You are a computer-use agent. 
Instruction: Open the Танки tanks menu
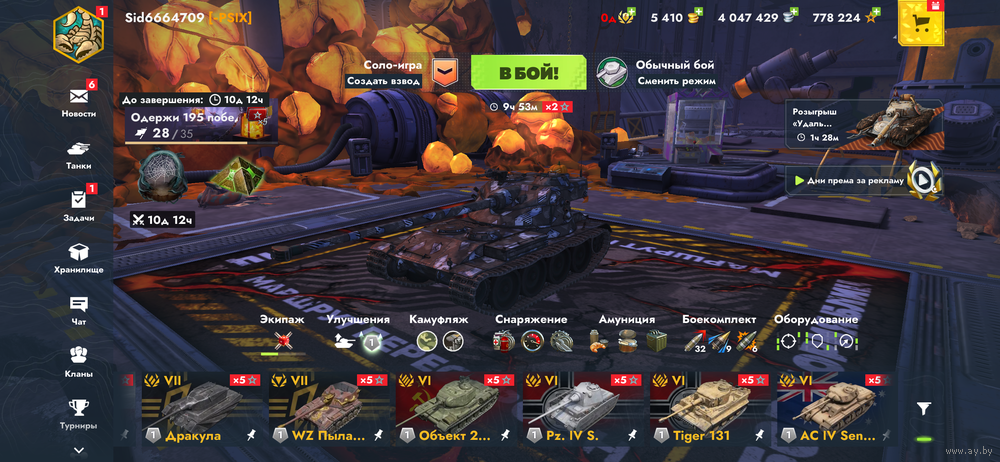pos(79,153)
